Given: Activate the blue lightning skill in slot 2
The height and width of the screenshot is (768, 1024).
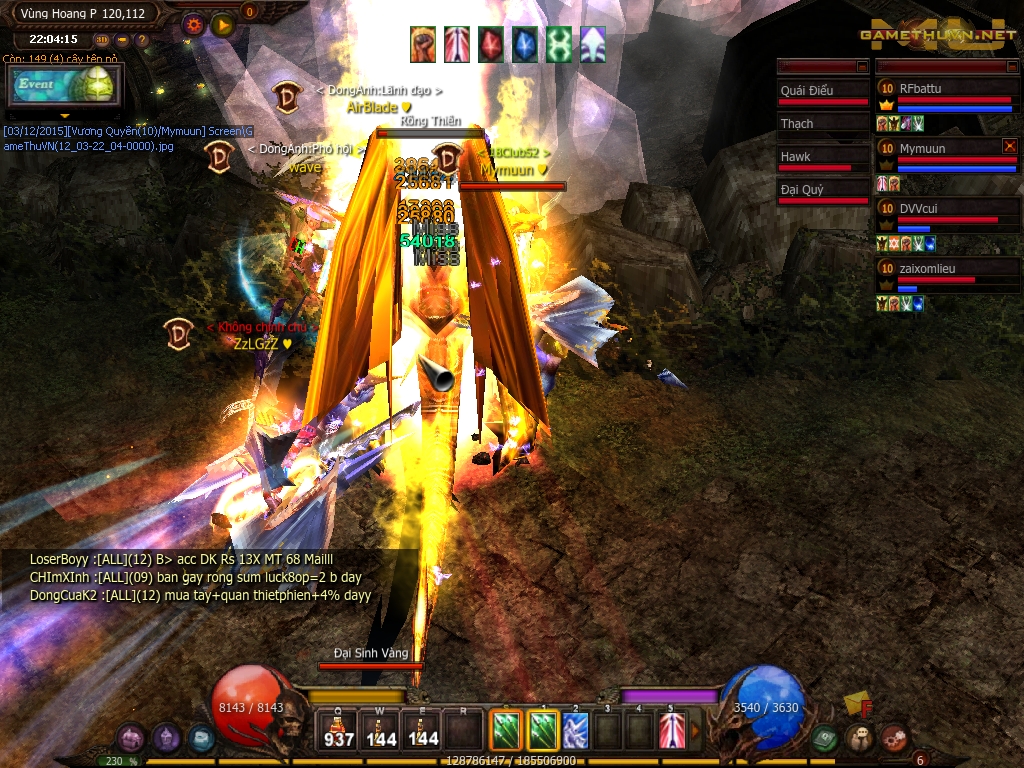Looking at the screenshot, I should pos(575,731).
